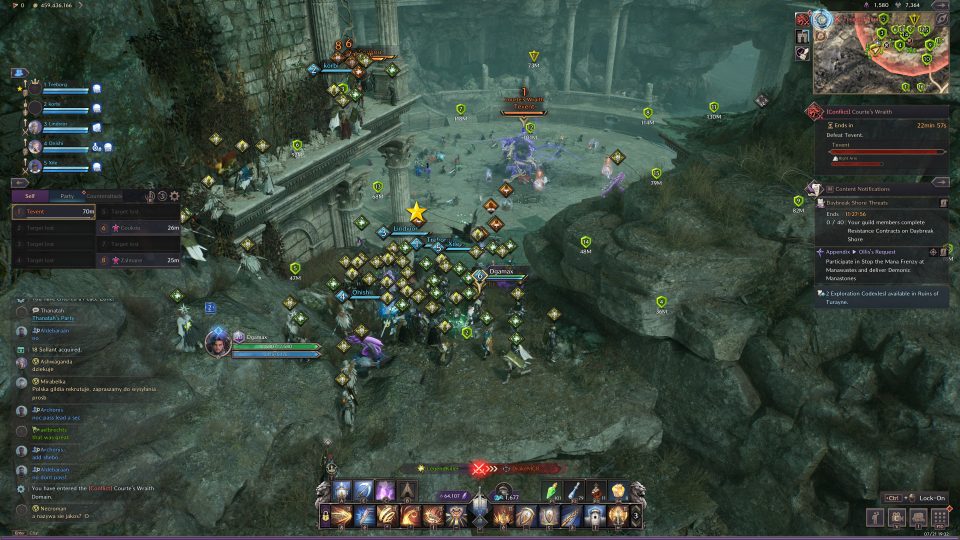960x540 pixels.
Task: Switch to the Self target tab
Action: (31, 196)
